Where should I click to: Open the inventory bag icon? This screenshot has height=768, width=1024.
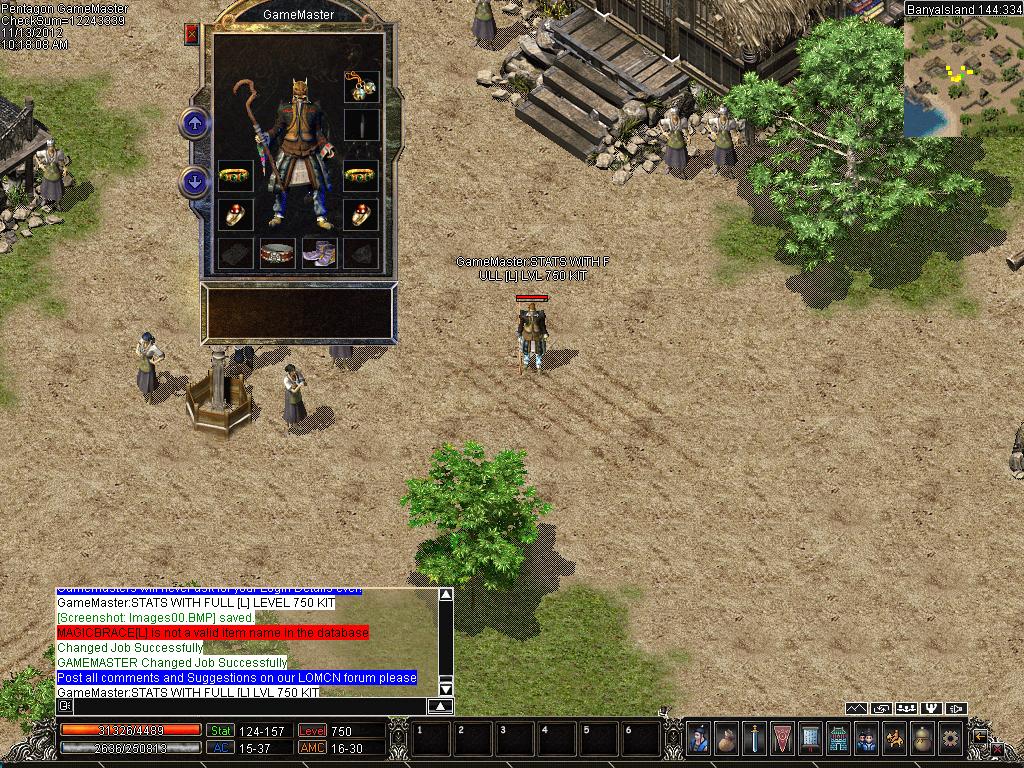click(x=726, y=739)
